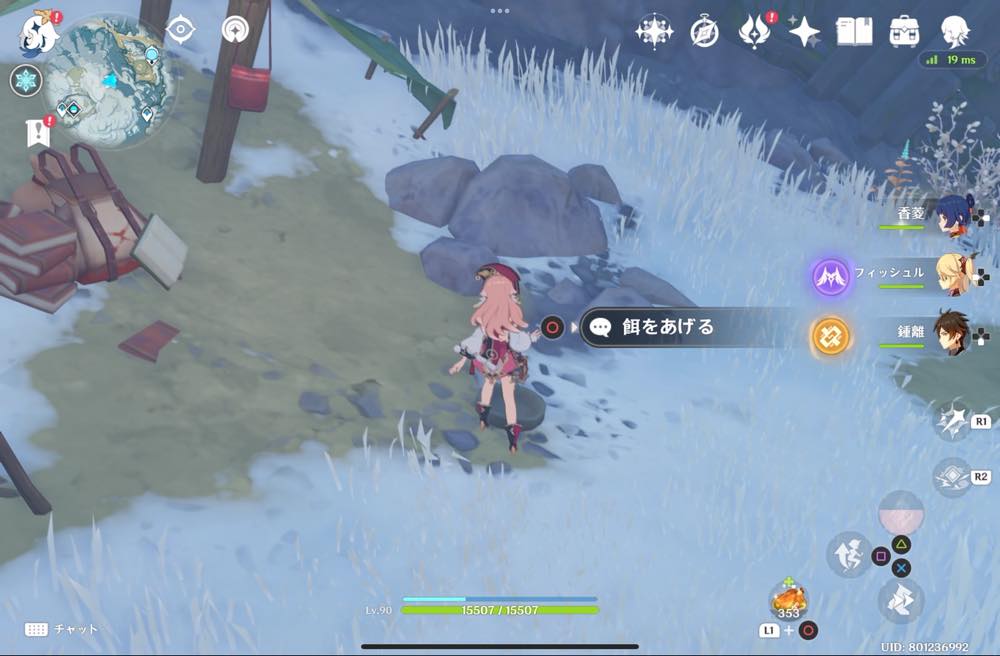Screen dimensions: 1000x656
Task: Open the sparkle wish icon
Action: [804, 32]
